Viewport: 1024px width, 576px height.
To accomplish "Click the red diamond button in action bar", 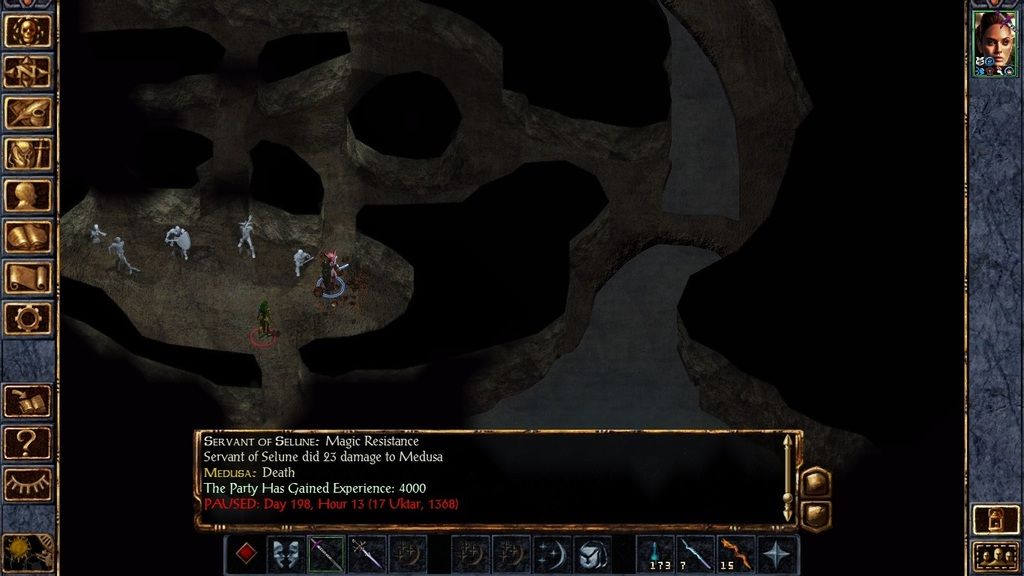I will coord(244,554).
